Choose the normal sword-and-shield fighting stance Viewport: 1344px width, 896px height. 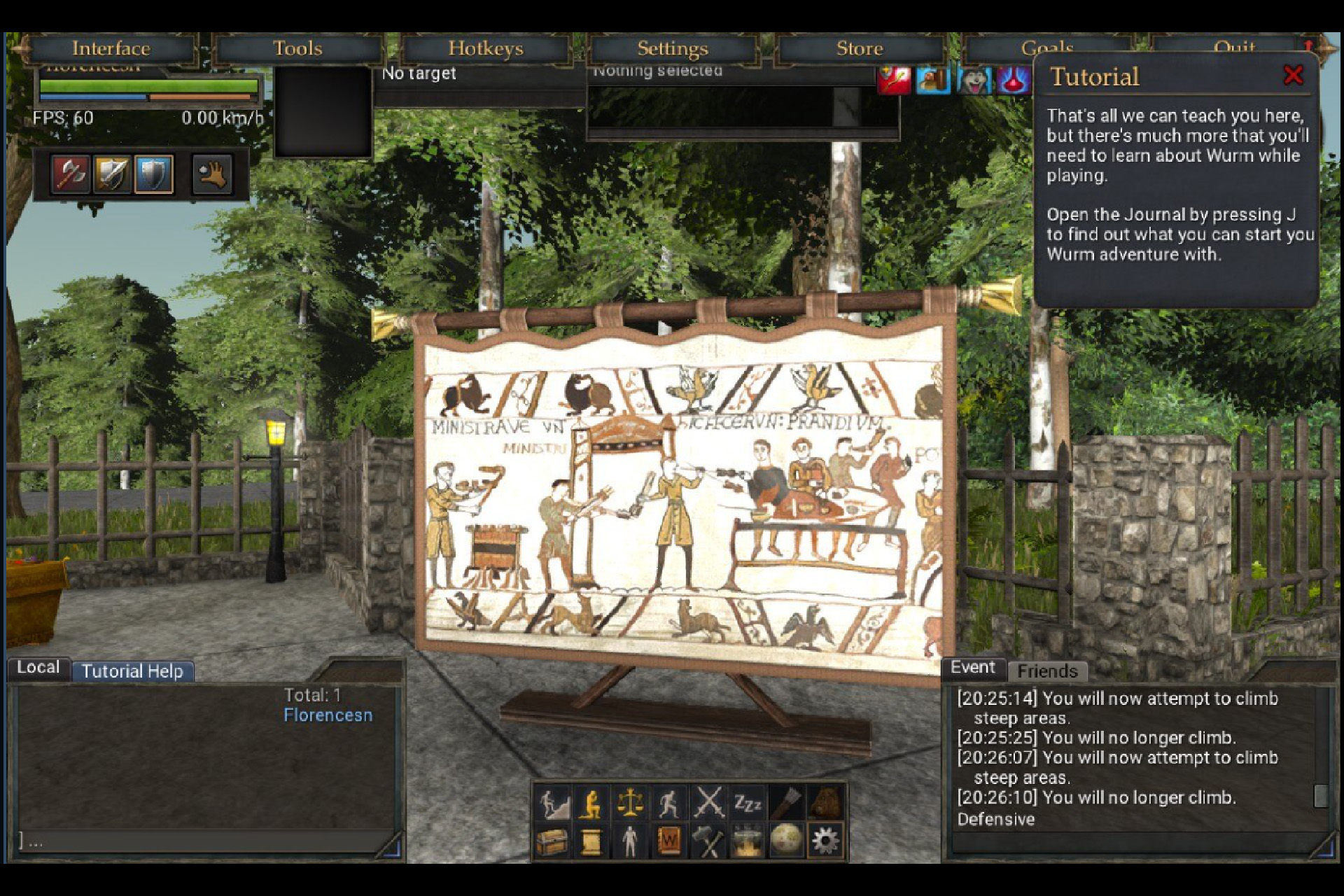[x=112, y=174]
